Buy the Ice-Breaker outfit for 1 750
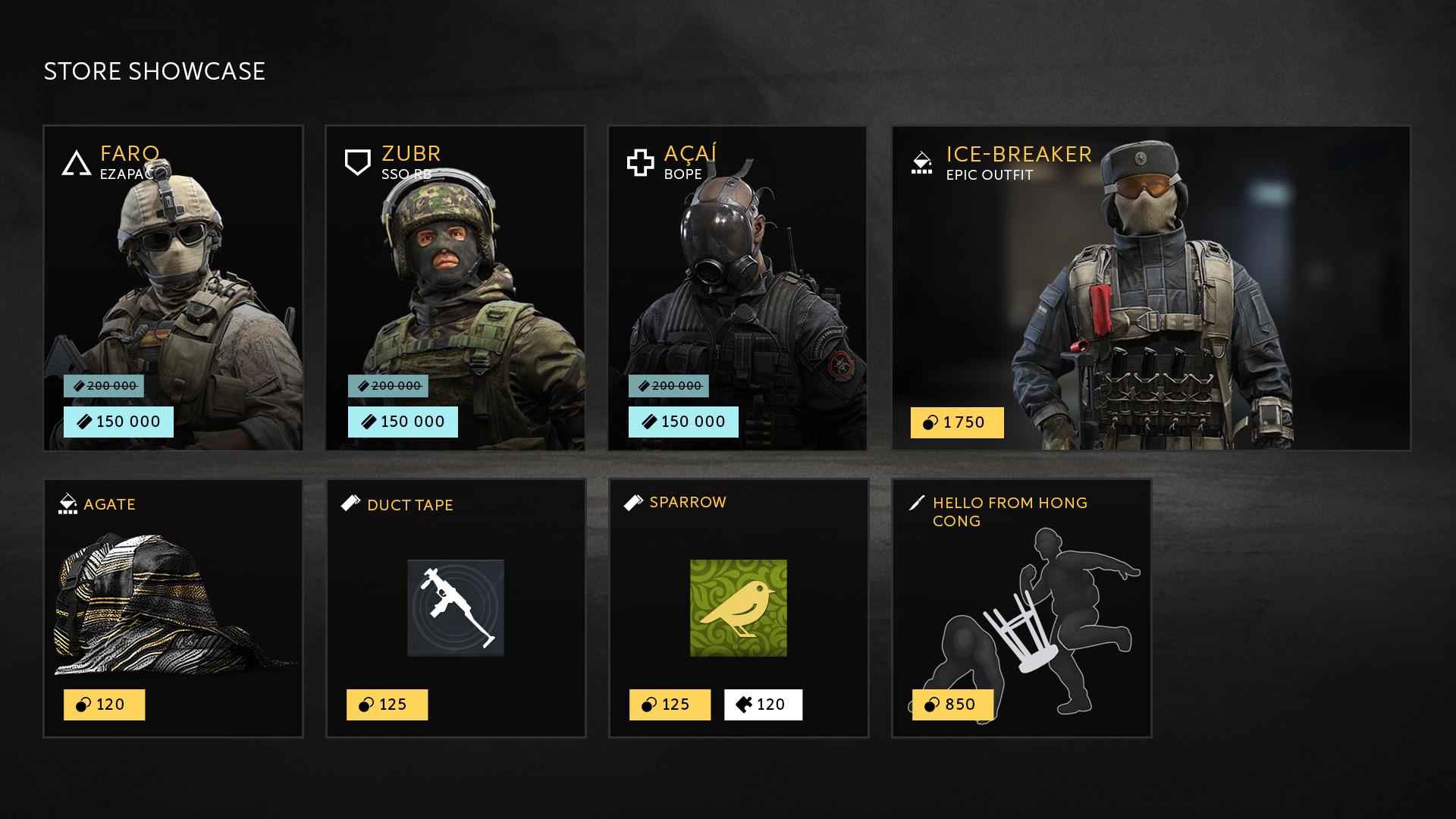Image resolution: width=1456 pixels, height=819 pixels. point(956,422)
